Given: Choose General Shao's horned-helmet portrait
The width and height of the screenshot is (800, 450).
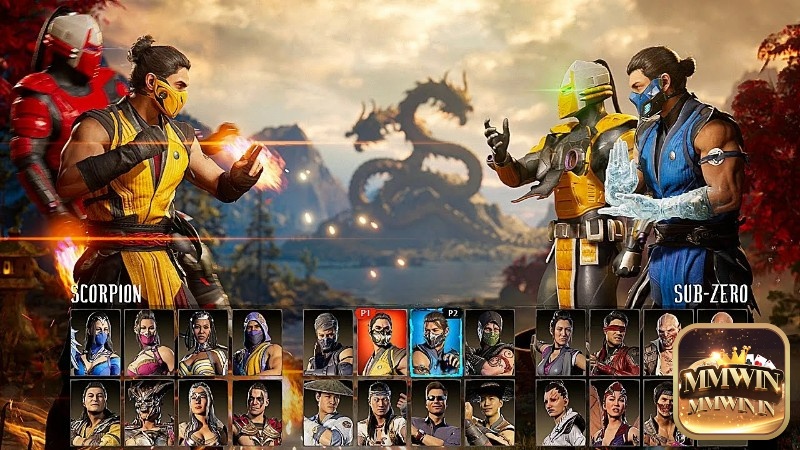Looking at the screenshot, I should [150, 412].
